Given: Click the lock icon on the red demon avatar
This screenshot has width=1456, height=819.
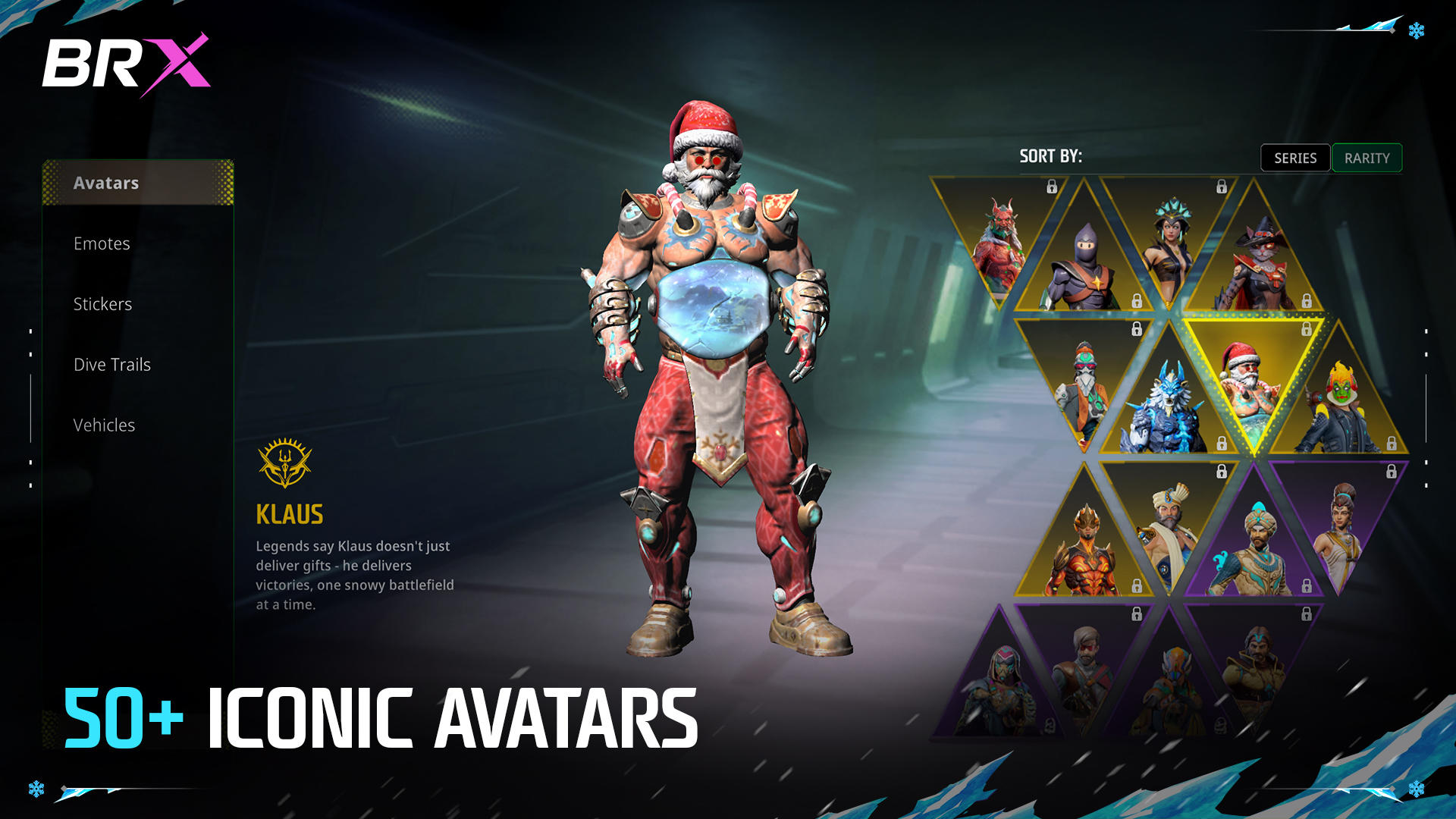Looking at the screenshot, I should pyautogui.click(x=1052, y=186).
